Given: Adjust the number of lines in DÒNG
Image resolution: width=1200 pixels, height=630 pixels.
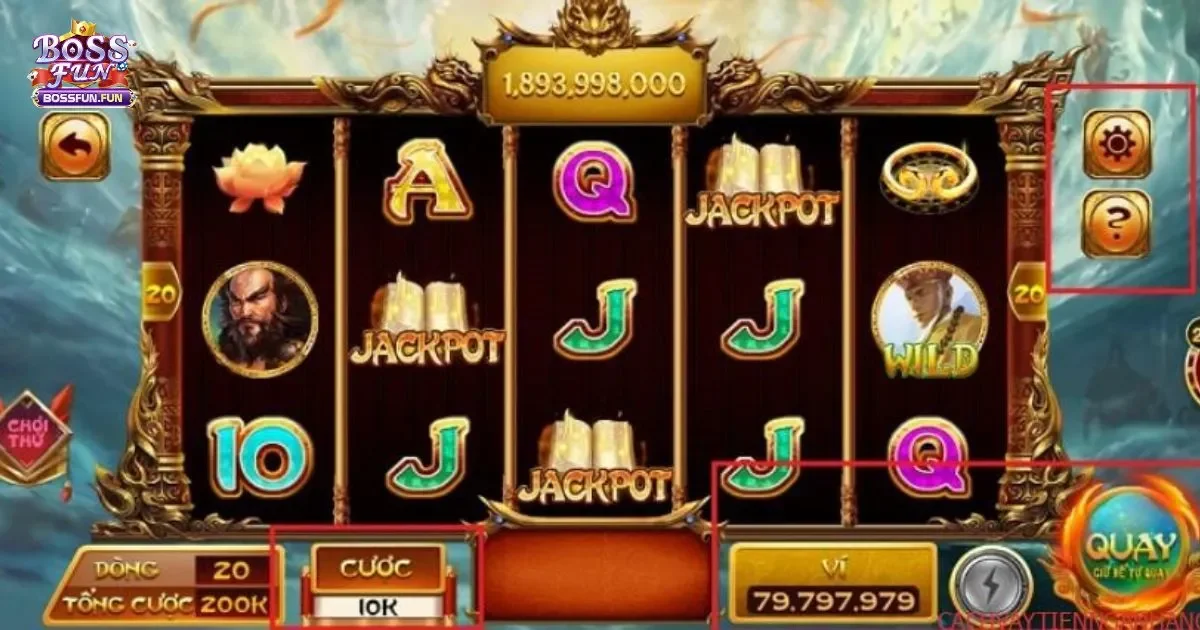Looking at the screenshot, I should (x=230, y=570).
